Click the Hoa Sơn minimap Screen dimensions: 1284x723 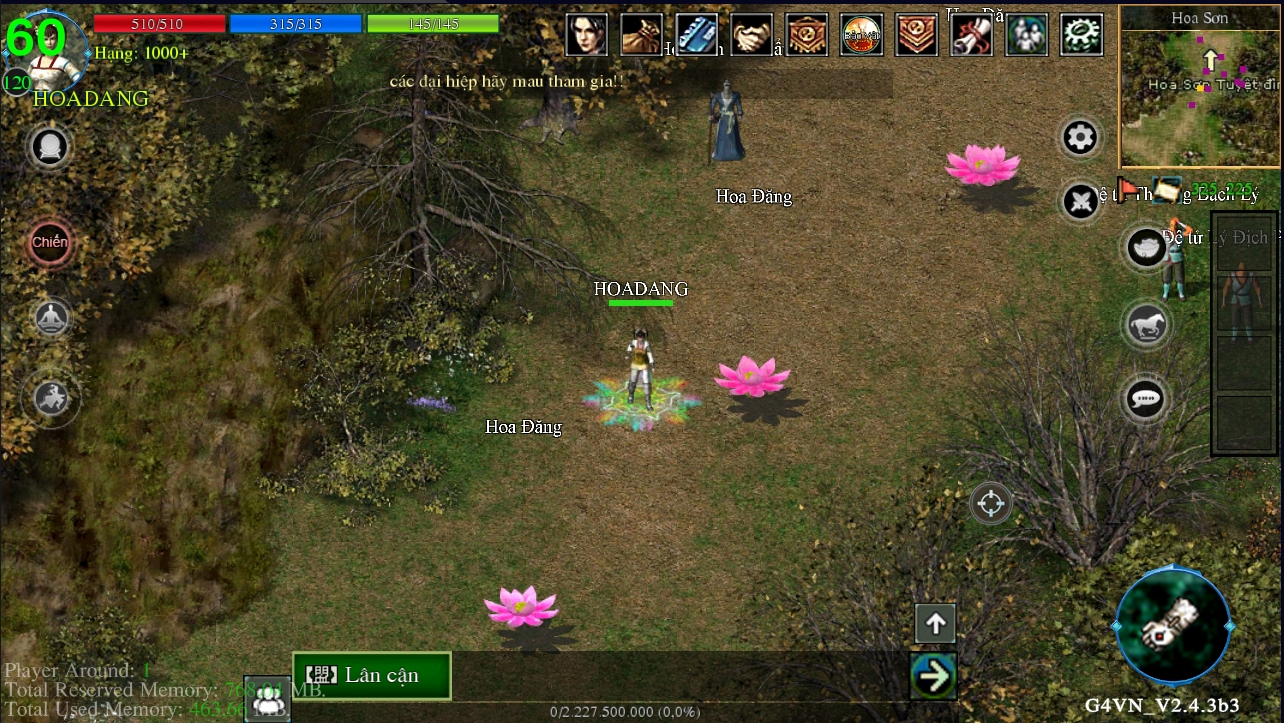click(1200, 88)
